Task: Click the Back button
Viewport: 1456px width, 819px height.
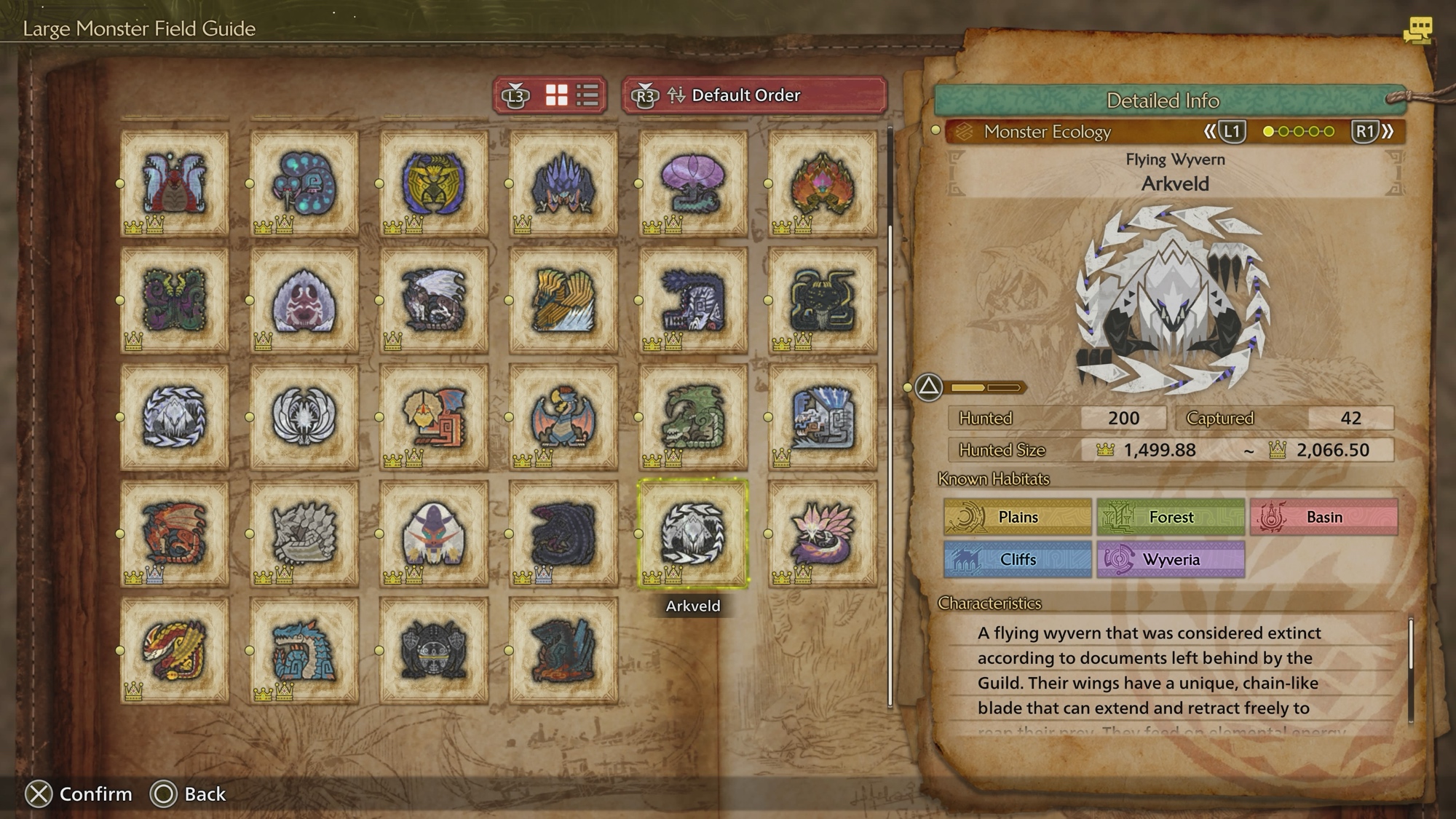Action: [x=188, y=794]
